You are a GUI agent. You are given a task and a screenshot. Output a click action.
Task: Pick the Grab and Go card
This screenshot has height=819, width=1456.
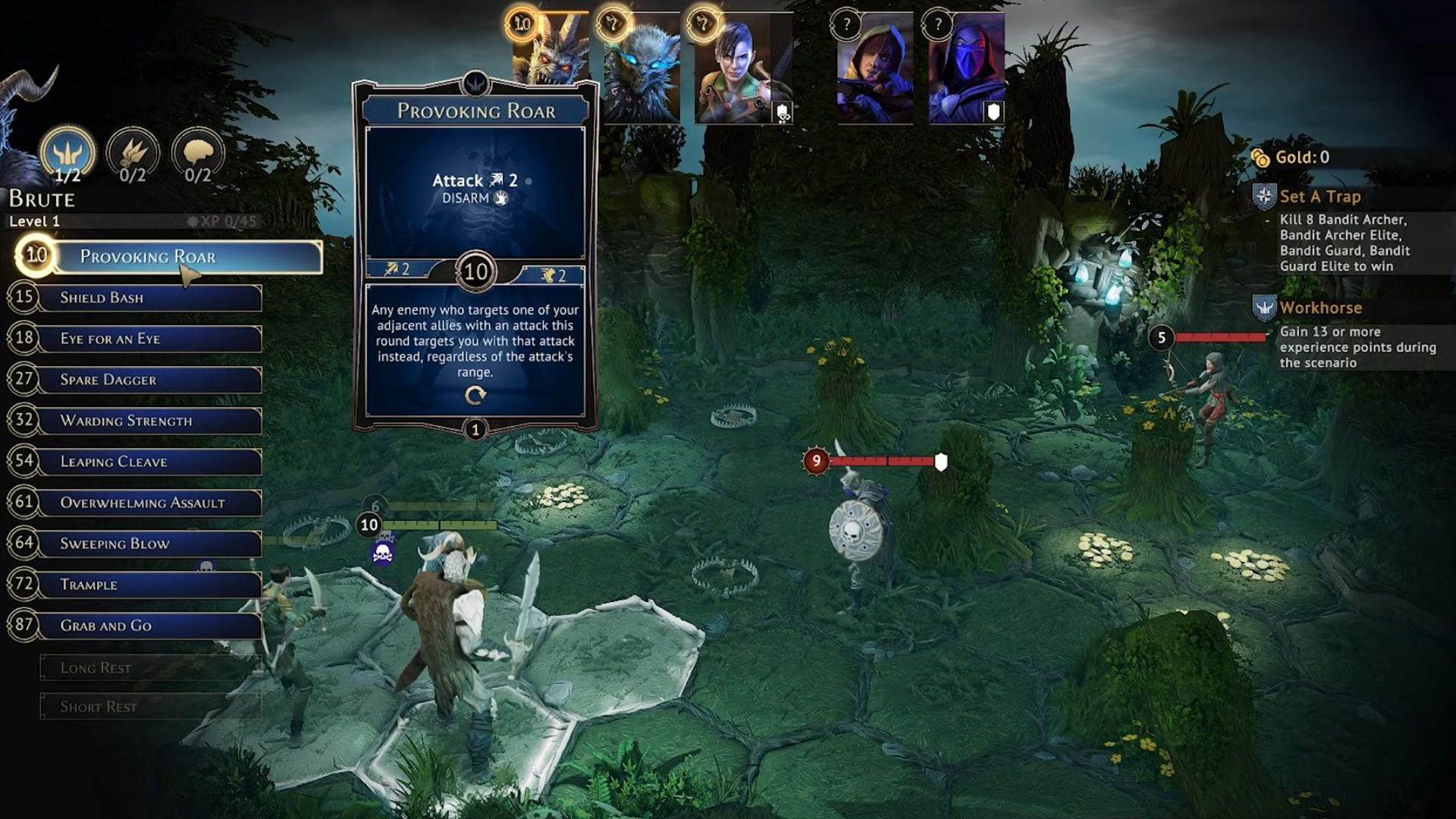[x=152, y=626]
